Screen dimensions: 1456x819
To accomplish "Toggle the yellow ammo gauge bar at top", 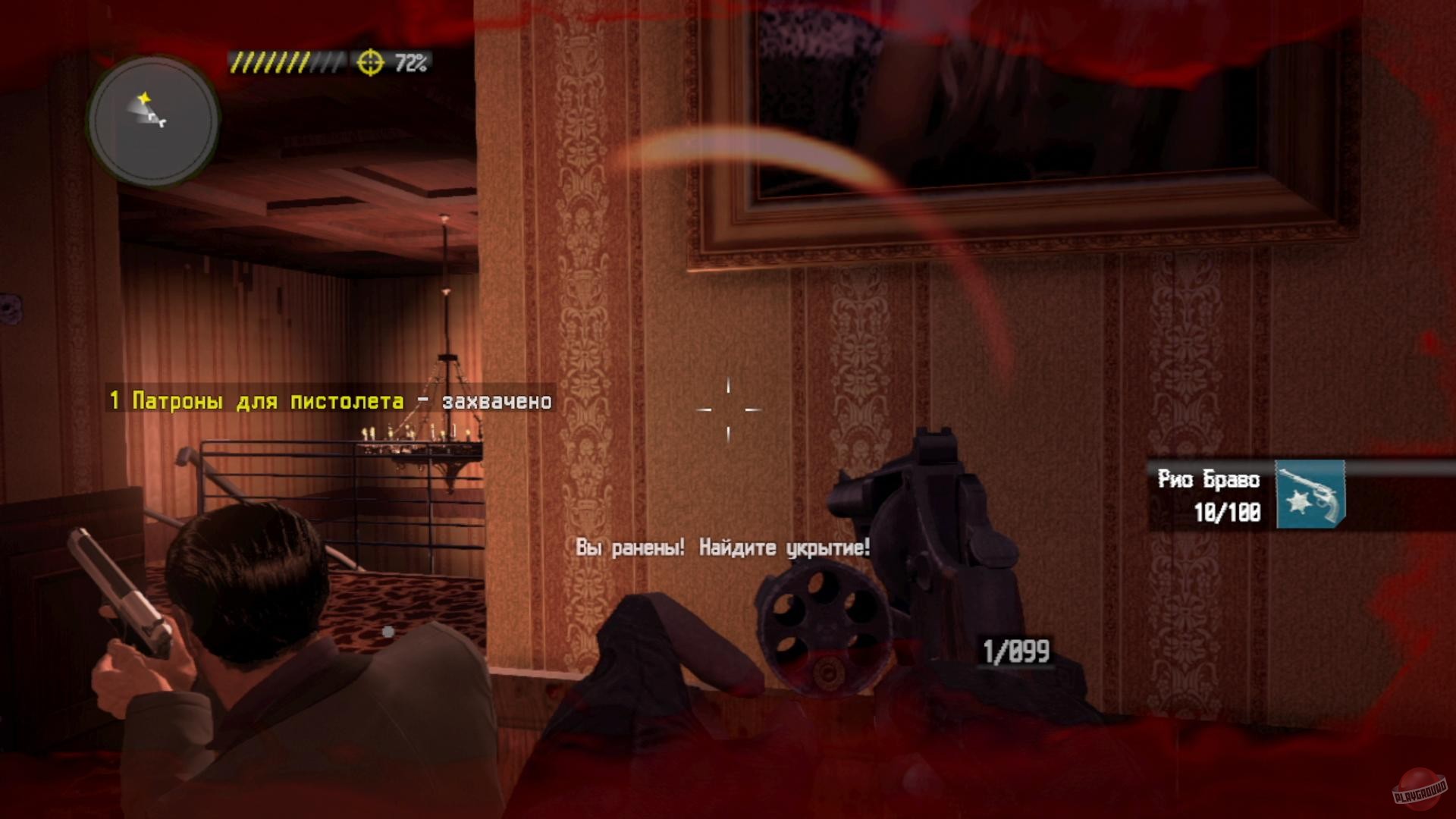I will tap(287, 62).
